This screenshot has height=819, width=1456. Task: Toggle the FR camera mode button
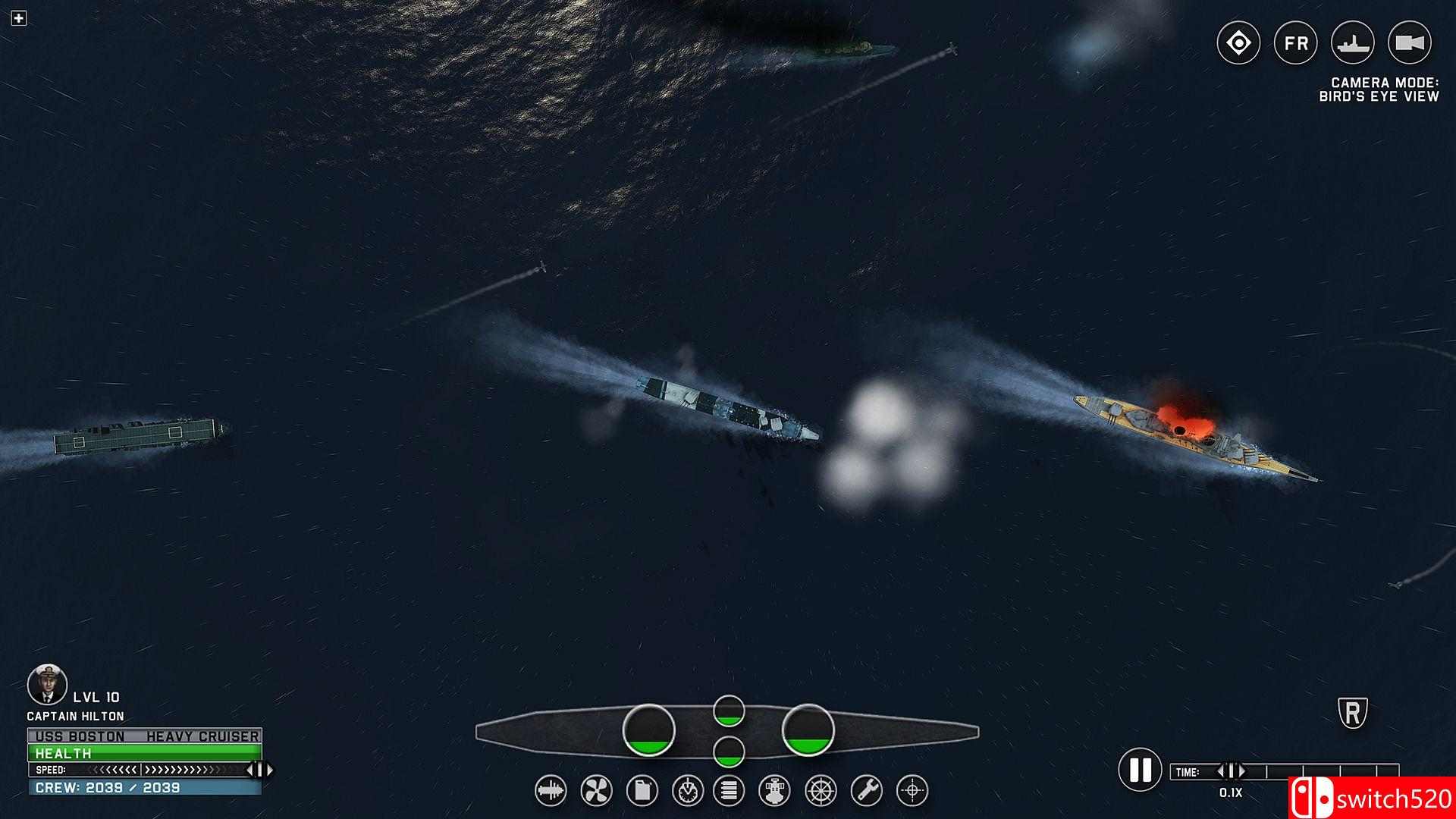(1295, 44)
